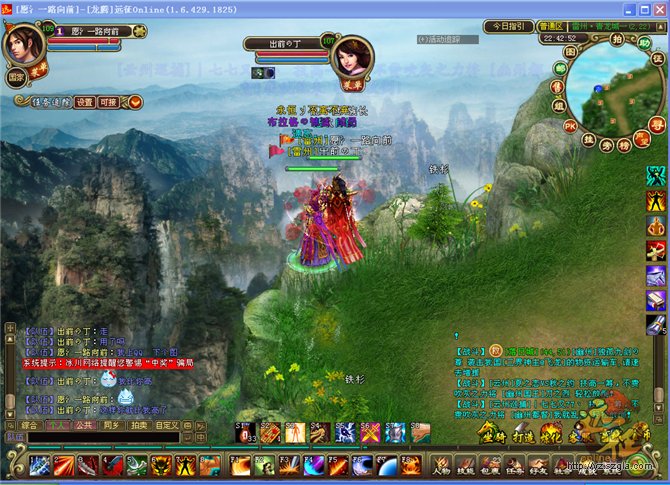The width and height of the screenshot is (670, 485).
Task: Open the 拍 auction button on minimap ring
Action: (x=619, y=38)
